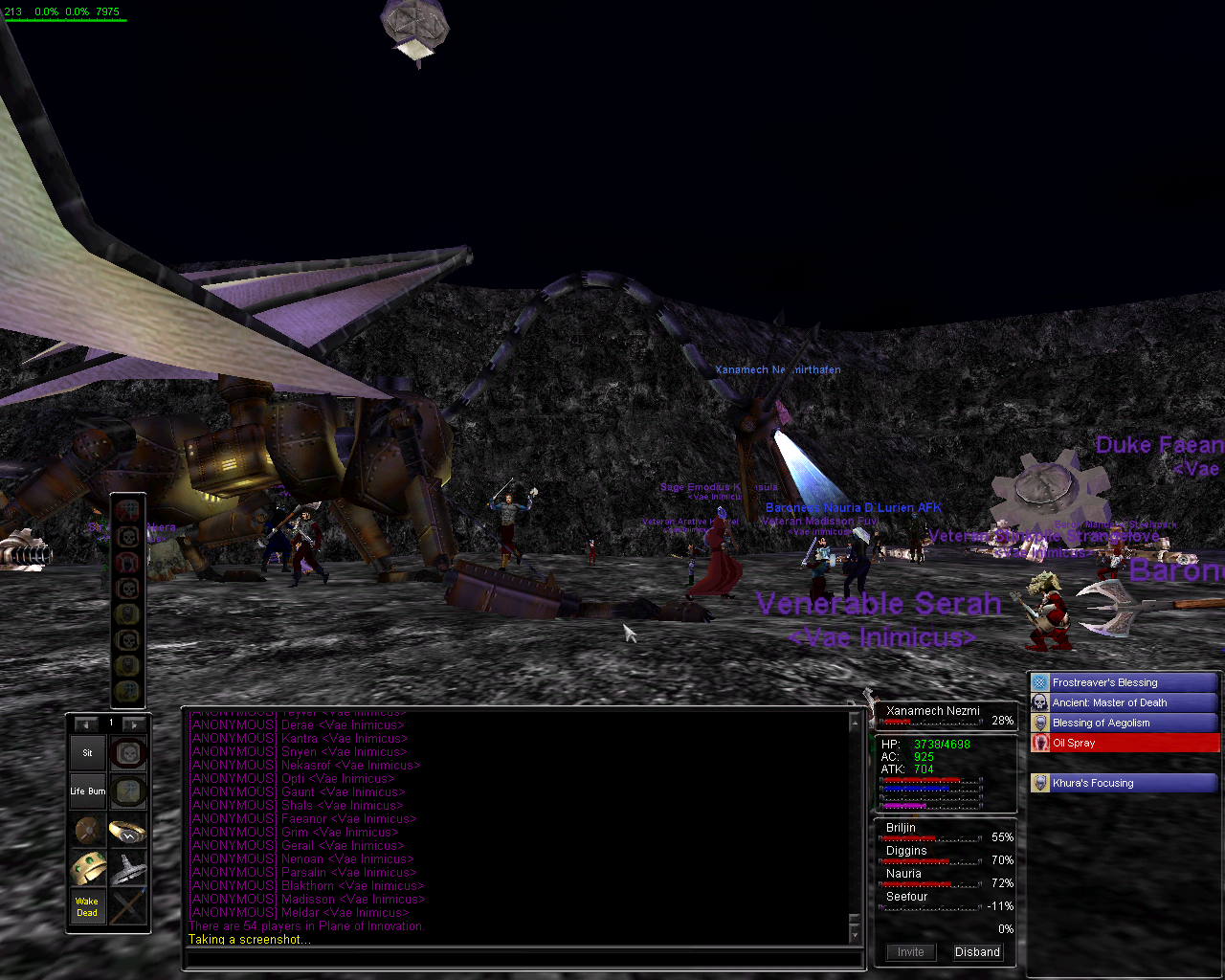Select the round wooden shield slot
The width and height of the screenshot is (1225, 980).
pos(87,831)
